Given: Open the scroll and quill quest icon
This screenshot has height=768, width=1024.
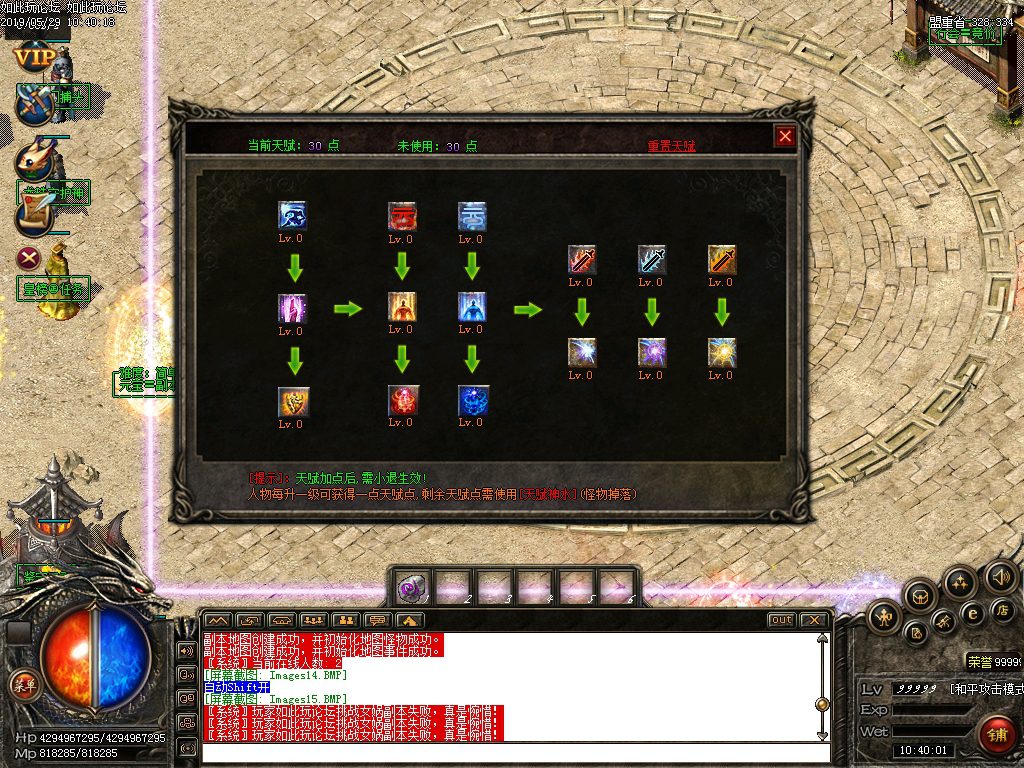Looking at the screenshot, I should [x=33, y=212].
